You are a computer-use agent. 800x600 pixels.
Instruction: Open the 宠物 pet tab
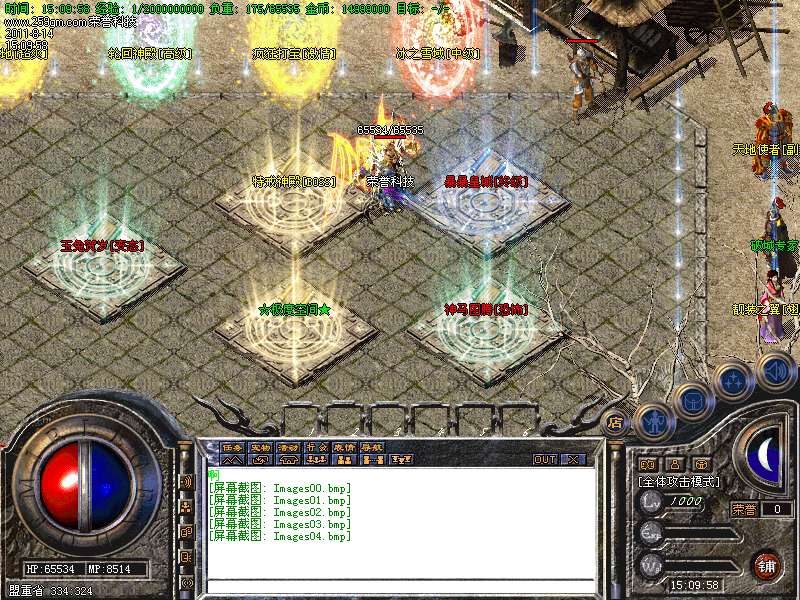pyautogui.click(x=260, y=447)
